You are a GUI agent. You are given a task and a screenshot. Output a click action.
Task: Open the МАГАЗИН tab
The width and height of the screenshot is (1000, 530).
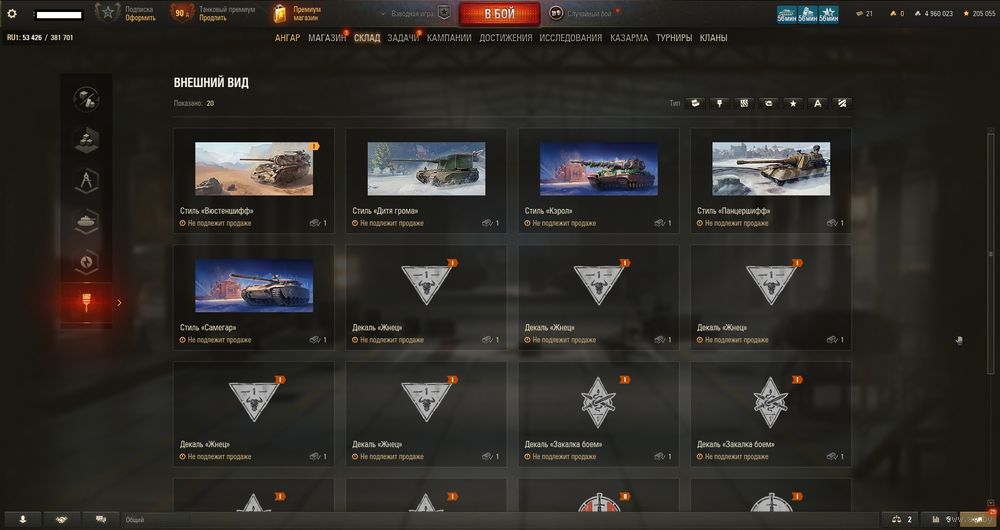pos(327,38)
